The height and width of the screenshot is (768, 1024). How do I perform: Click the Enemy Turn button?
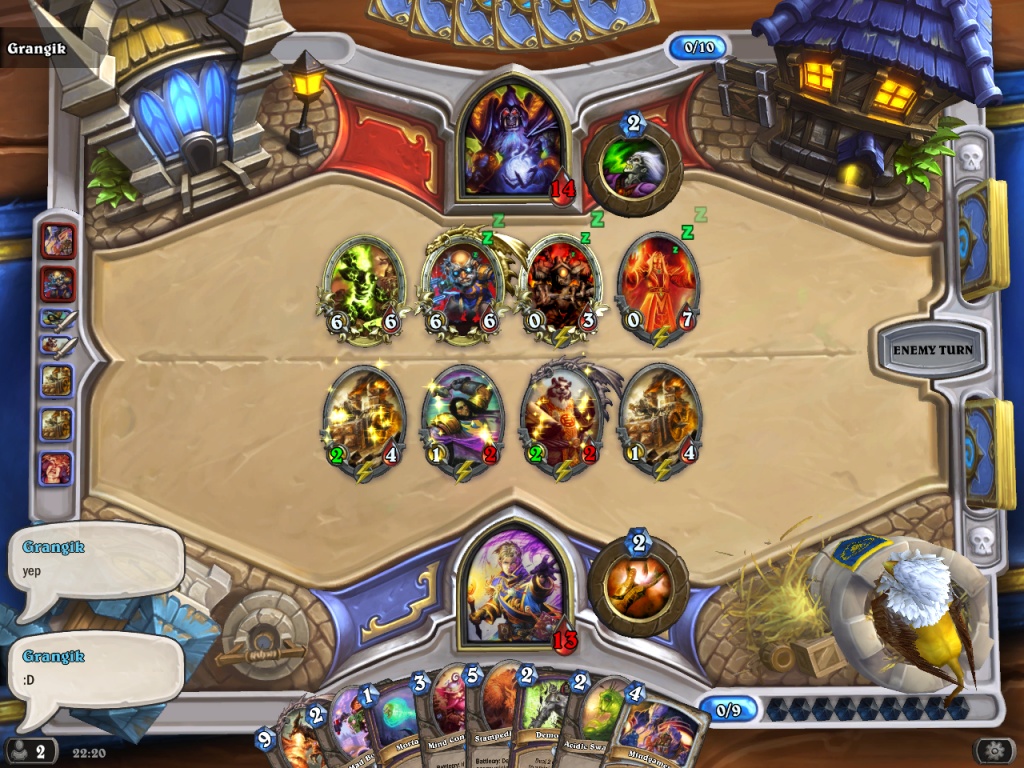pyautogui.click(x=932, y=351)
